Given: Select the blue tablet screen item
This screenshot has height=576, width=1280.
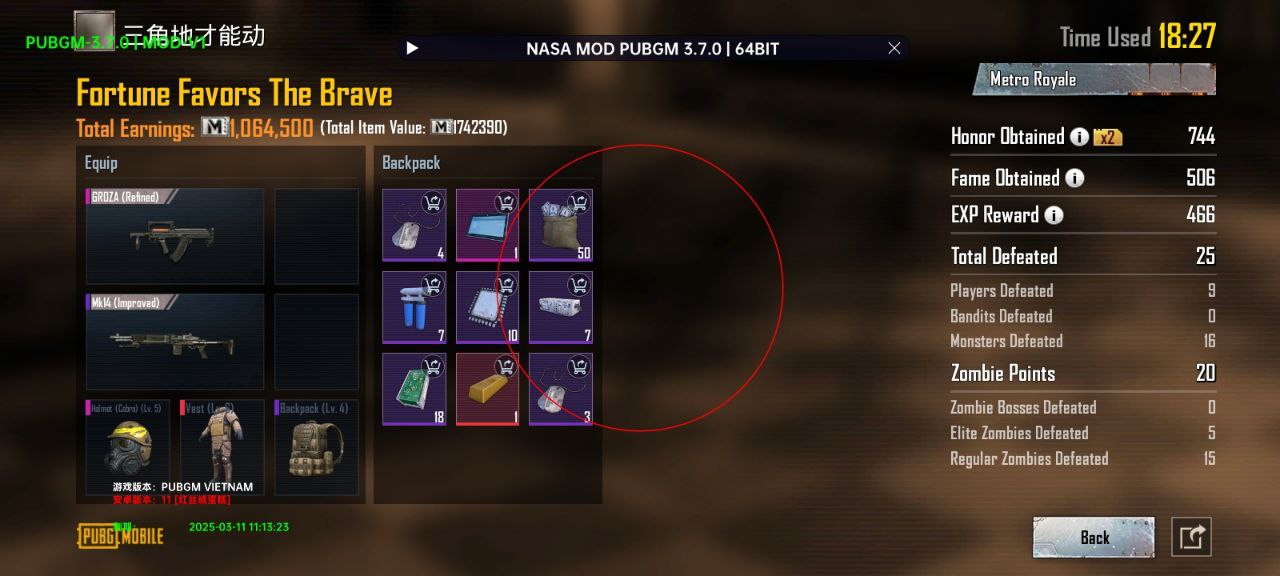Looking at the screenshot, I should pyautogui.click(x=487, y=225).
